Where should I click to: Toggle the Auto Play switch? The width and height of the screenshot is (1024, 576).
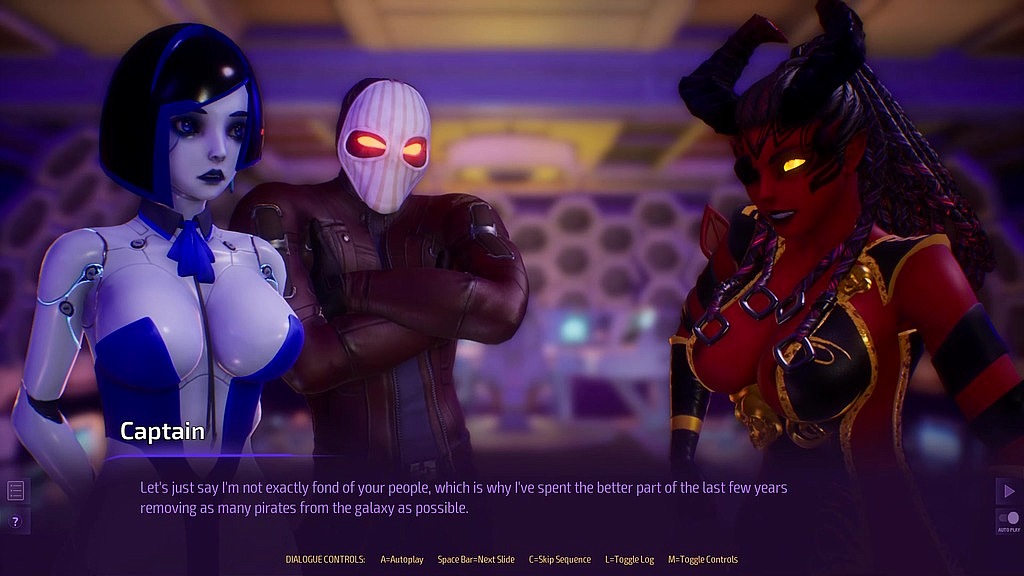coord(1008,519)
